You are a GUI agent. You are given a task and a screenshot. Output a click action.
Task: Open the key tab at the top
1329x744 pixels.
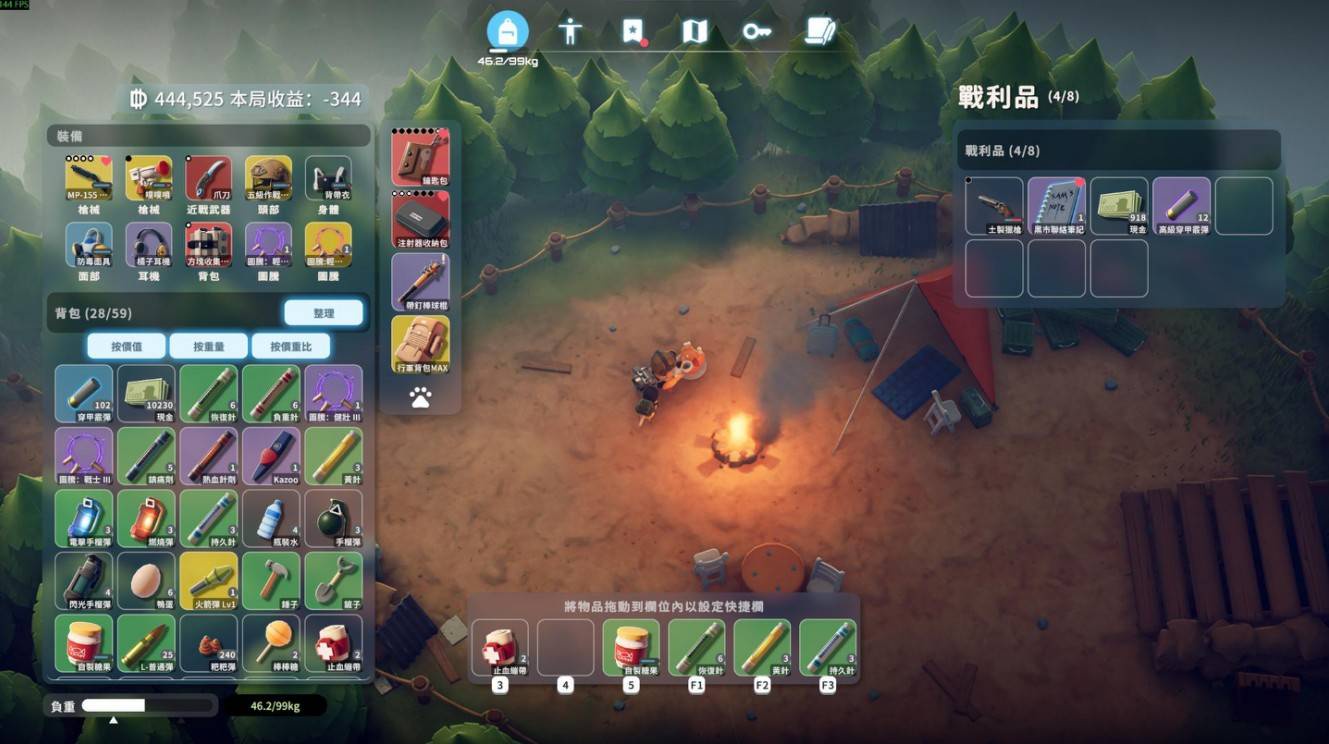tap(757, 31)
